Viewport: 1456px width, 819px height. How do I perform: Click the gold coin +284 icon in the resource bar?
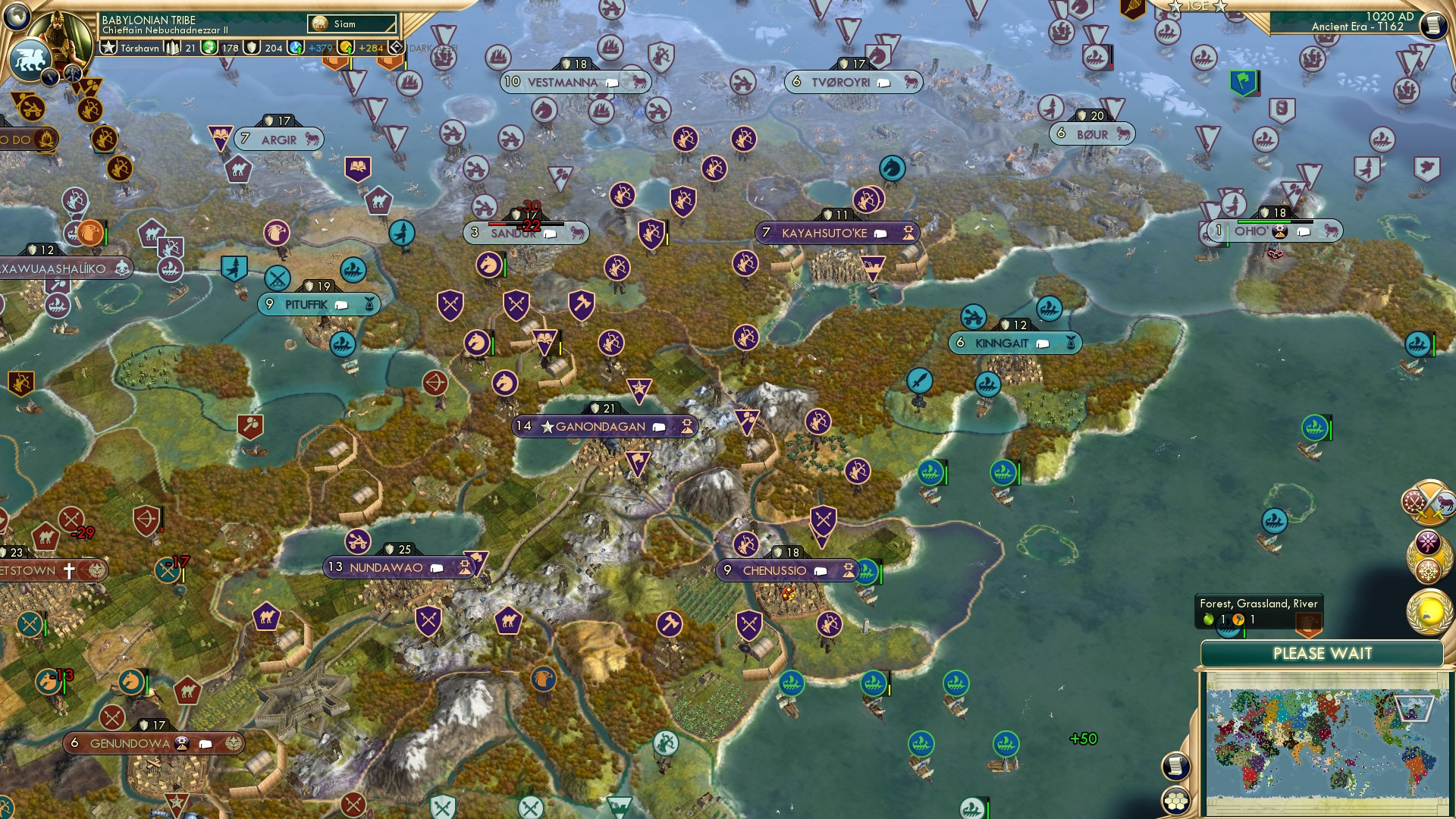tap(347, 48)
